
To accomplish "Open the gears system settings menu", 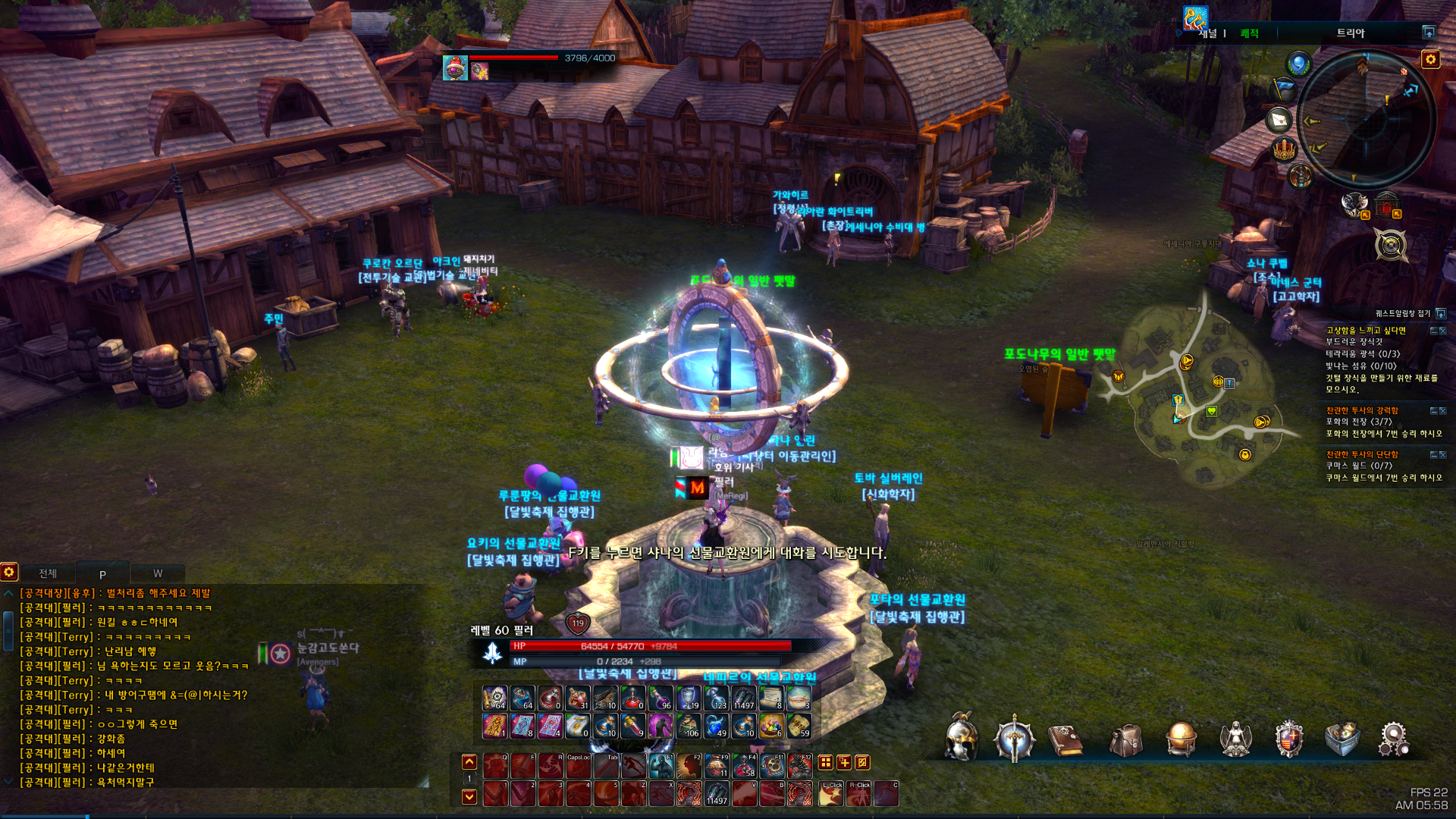I will [1394, 739].
